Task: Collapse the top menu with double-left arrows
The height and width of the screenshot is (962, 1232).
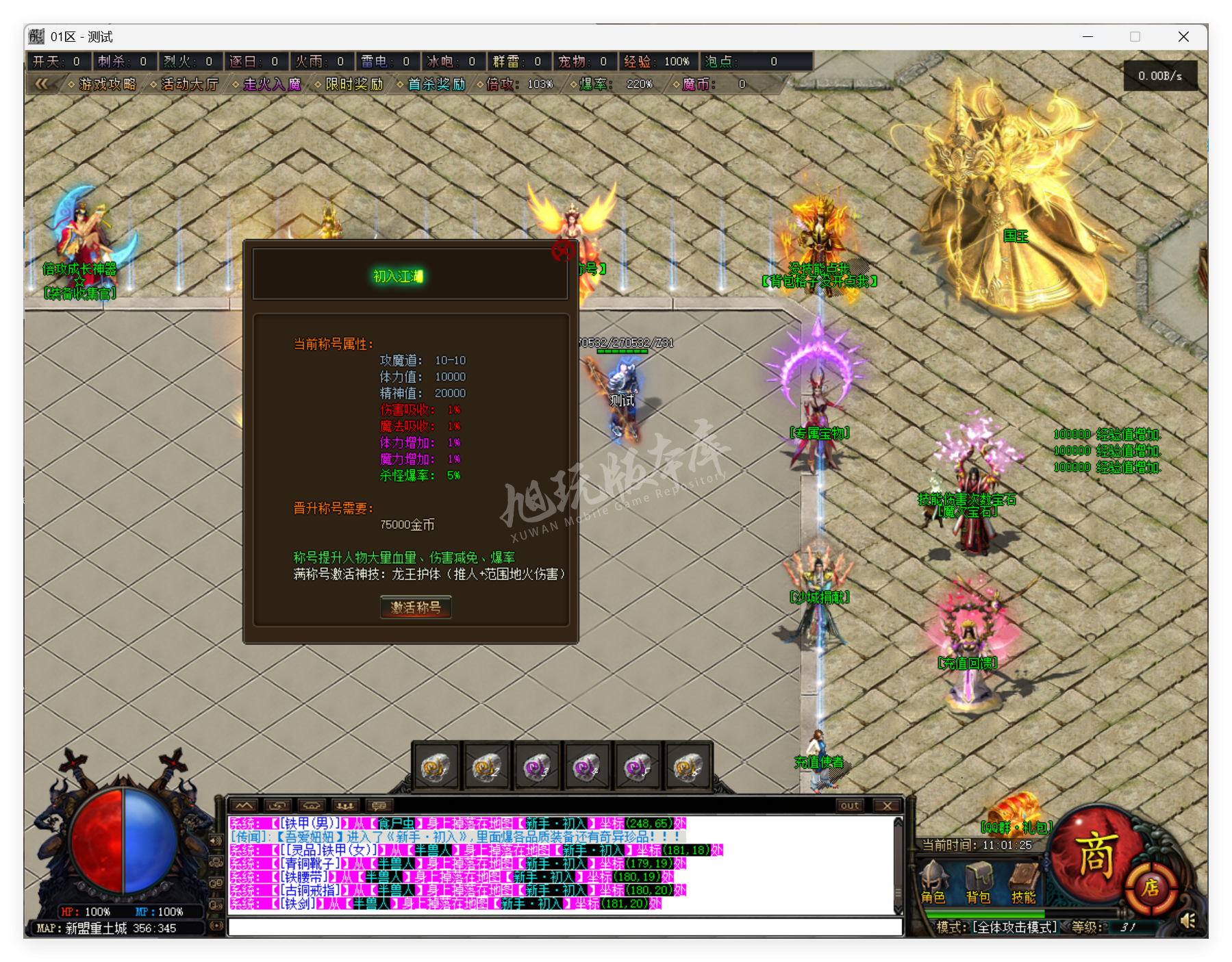Action: pos(42,84)
